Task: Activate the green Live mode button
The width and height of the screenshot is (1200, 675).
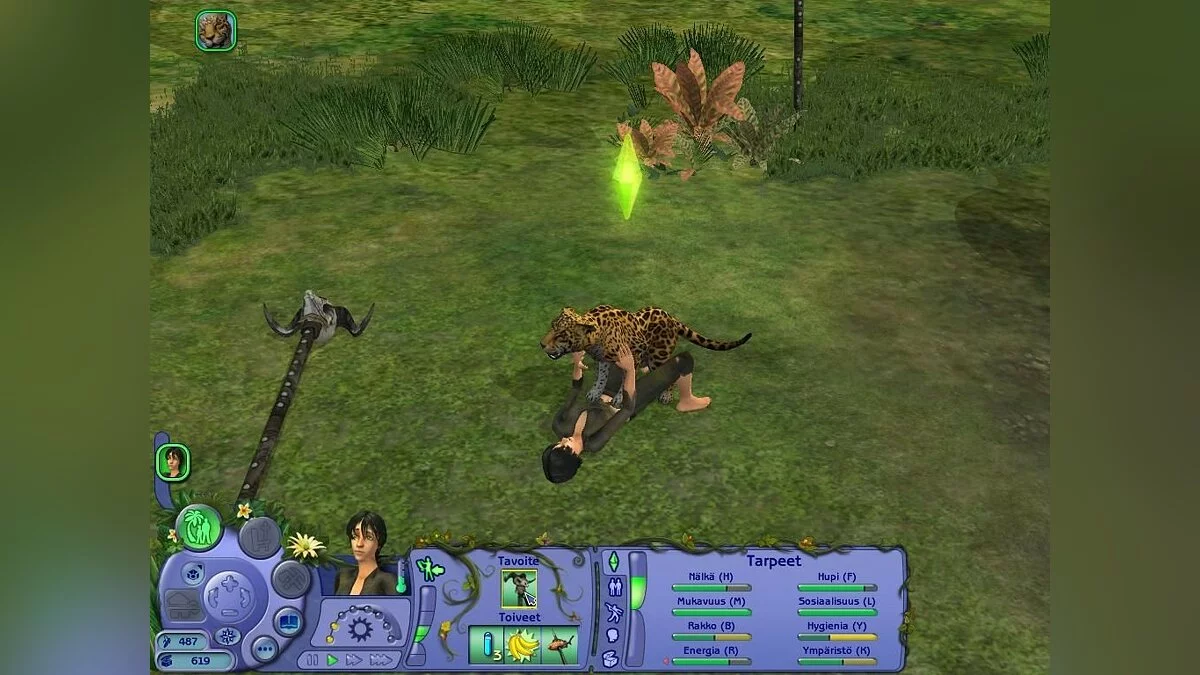Action: 199,527
